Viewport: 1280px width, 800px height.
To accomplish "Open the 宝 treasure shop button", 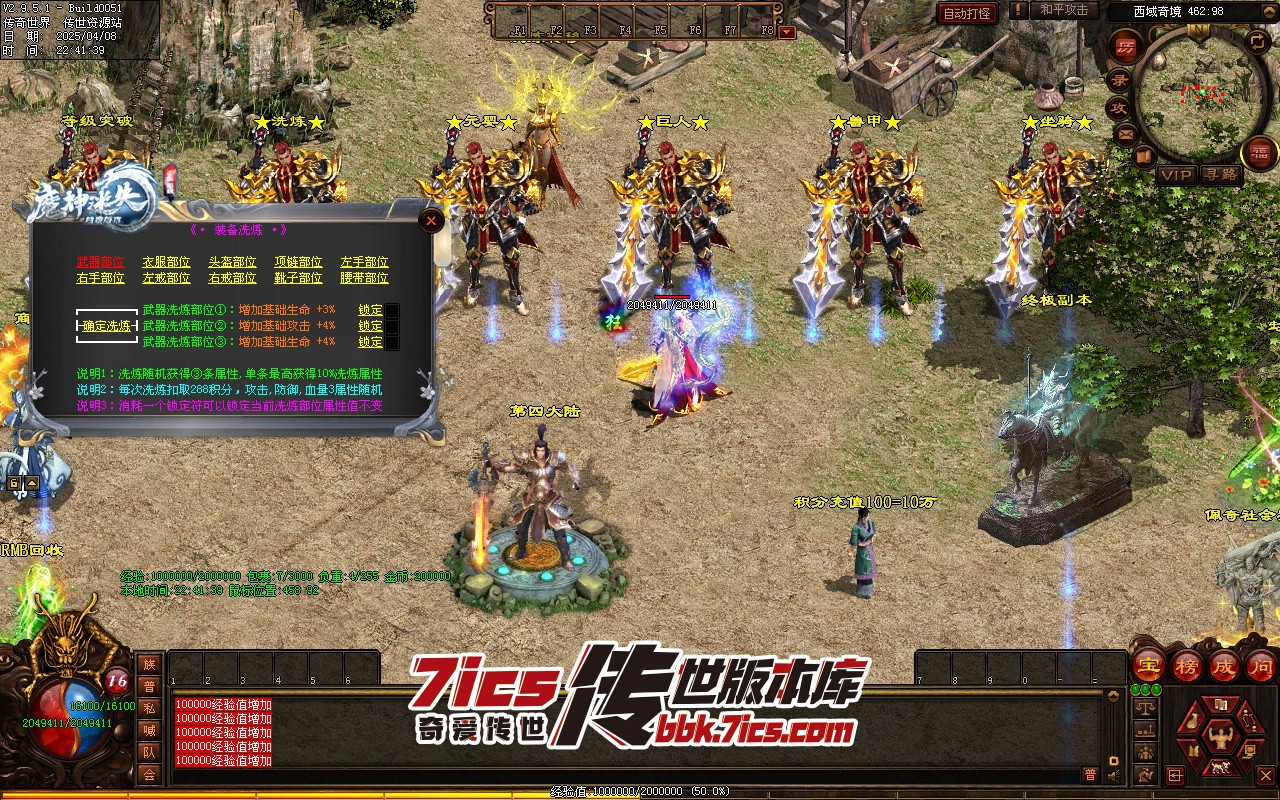I will click(x=1147, y=665).
